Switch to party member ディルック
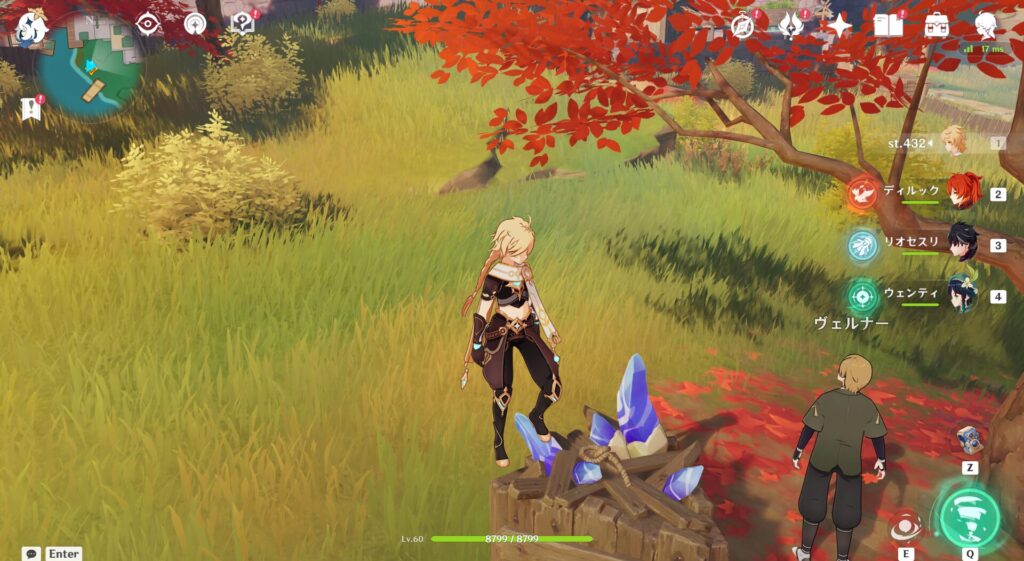Viewport: 1024px width, 561px height. pyautogui.click(x=962, y=192)
